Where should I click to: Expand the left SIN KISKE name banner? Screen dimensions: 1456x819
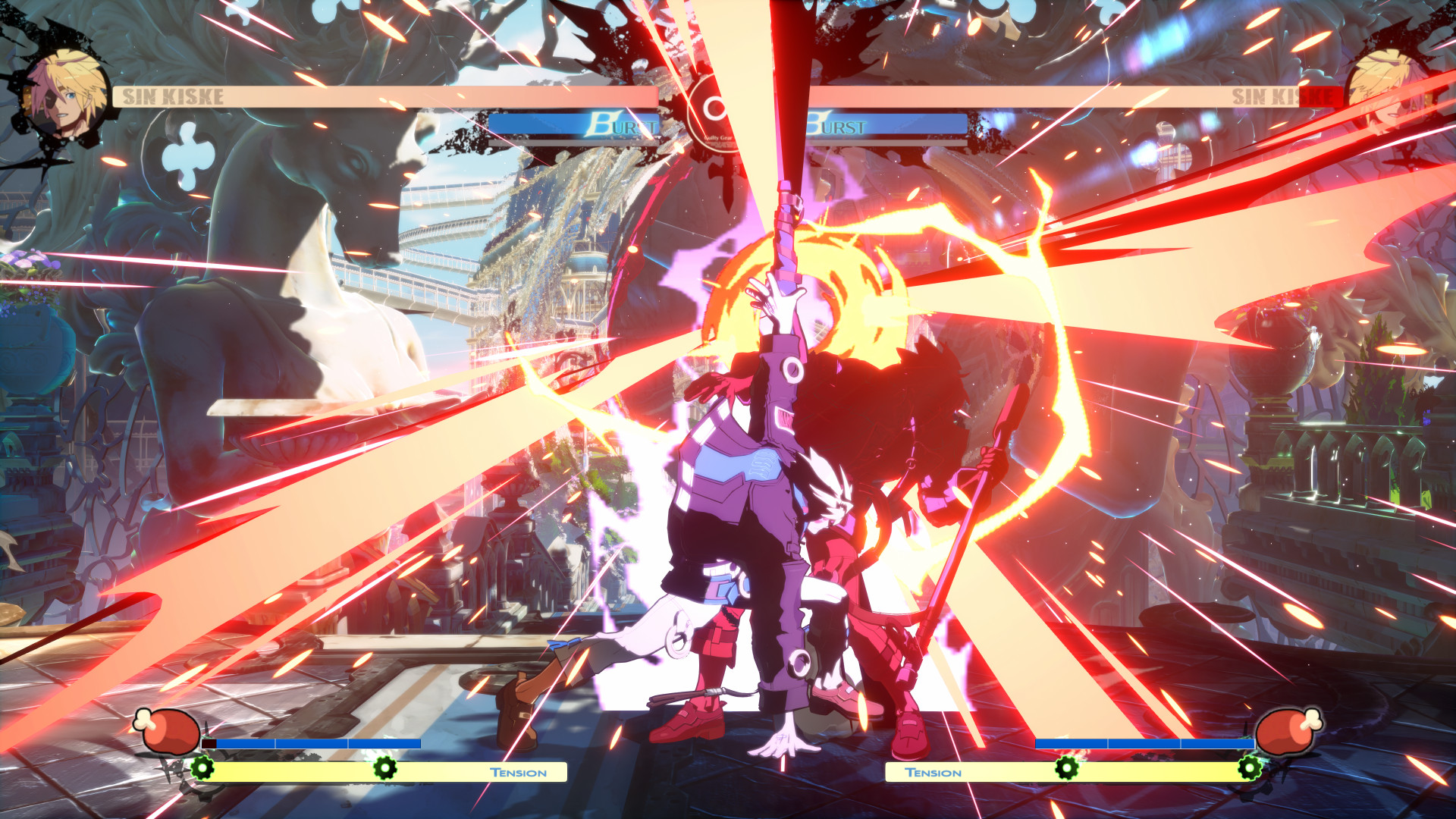379,96
